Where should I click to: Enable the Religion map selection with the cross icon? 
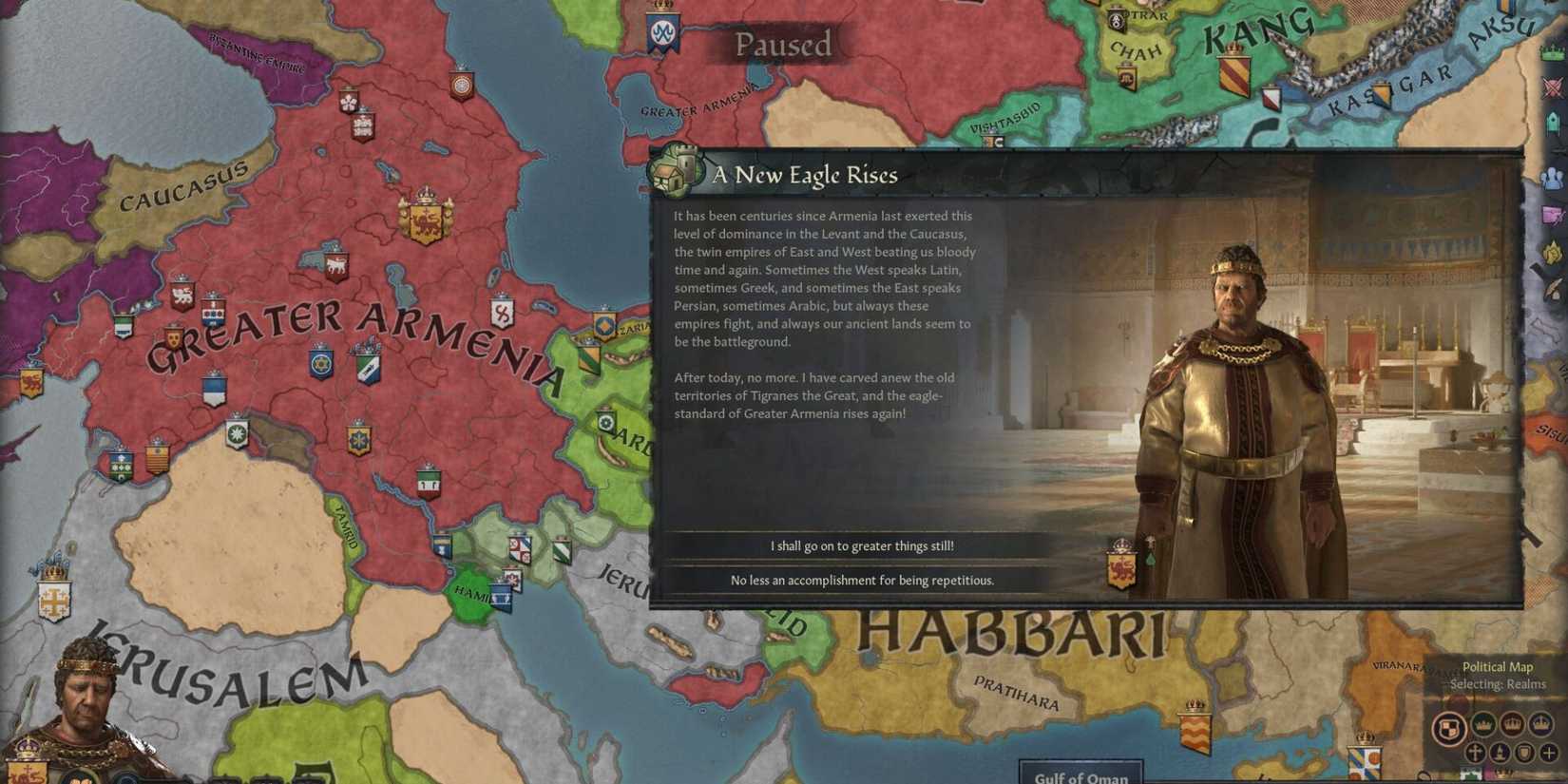point(1474,753)
